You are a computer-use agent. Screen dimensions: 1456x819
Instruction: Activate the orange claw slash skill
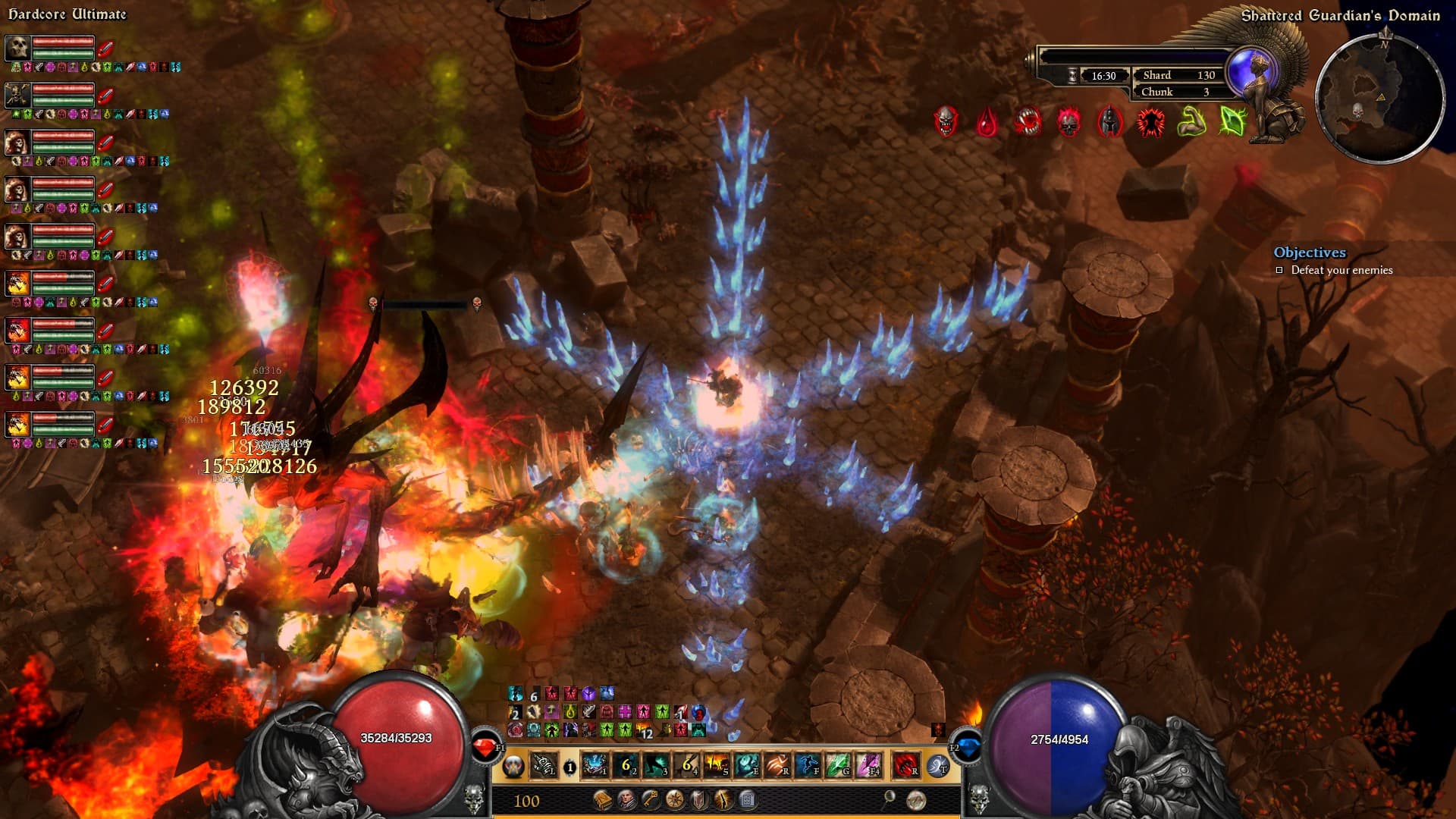pyautogui.click(x=777, y=766)
